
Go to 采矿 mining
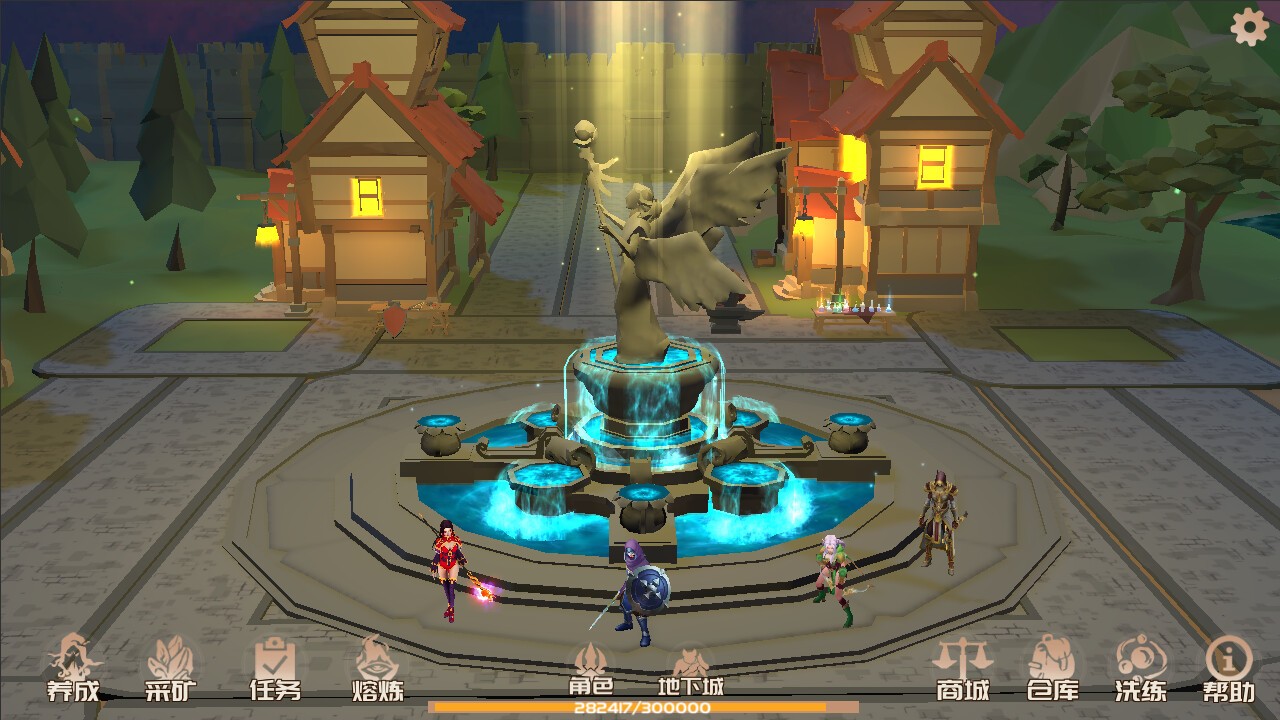171,668
